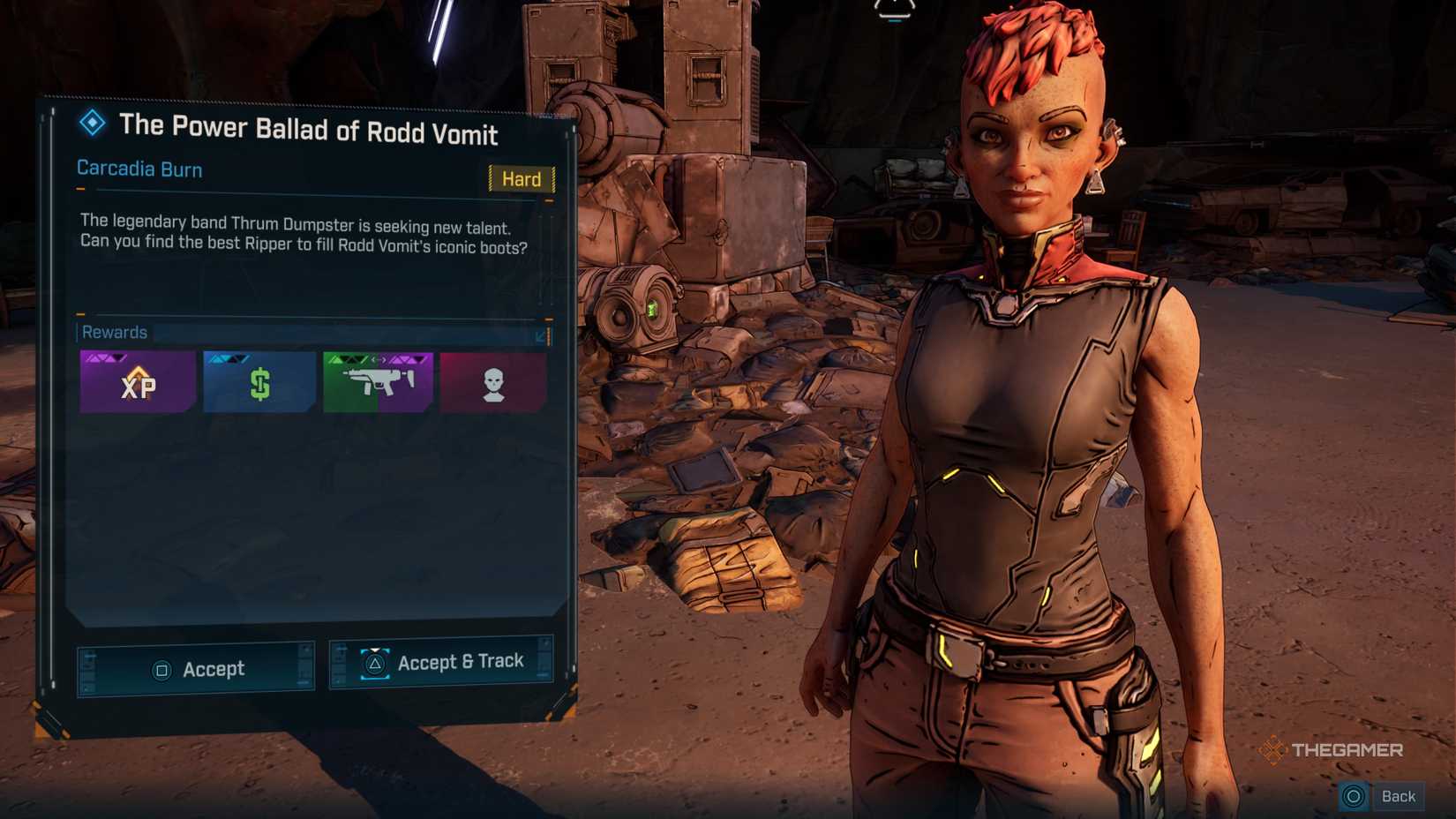1456x819 pixels.
Task: Select the XP reward tile
Action: pos(137,381)
